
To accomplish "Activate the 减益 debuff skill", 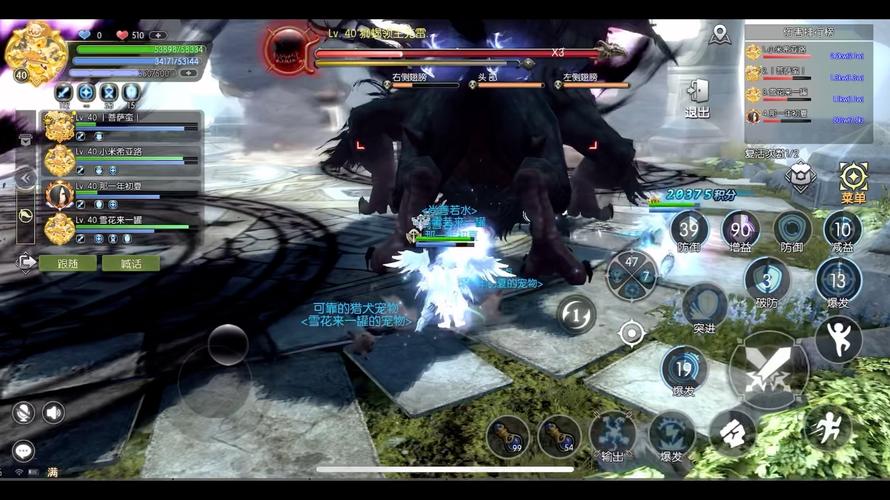I will pos(842,231).
